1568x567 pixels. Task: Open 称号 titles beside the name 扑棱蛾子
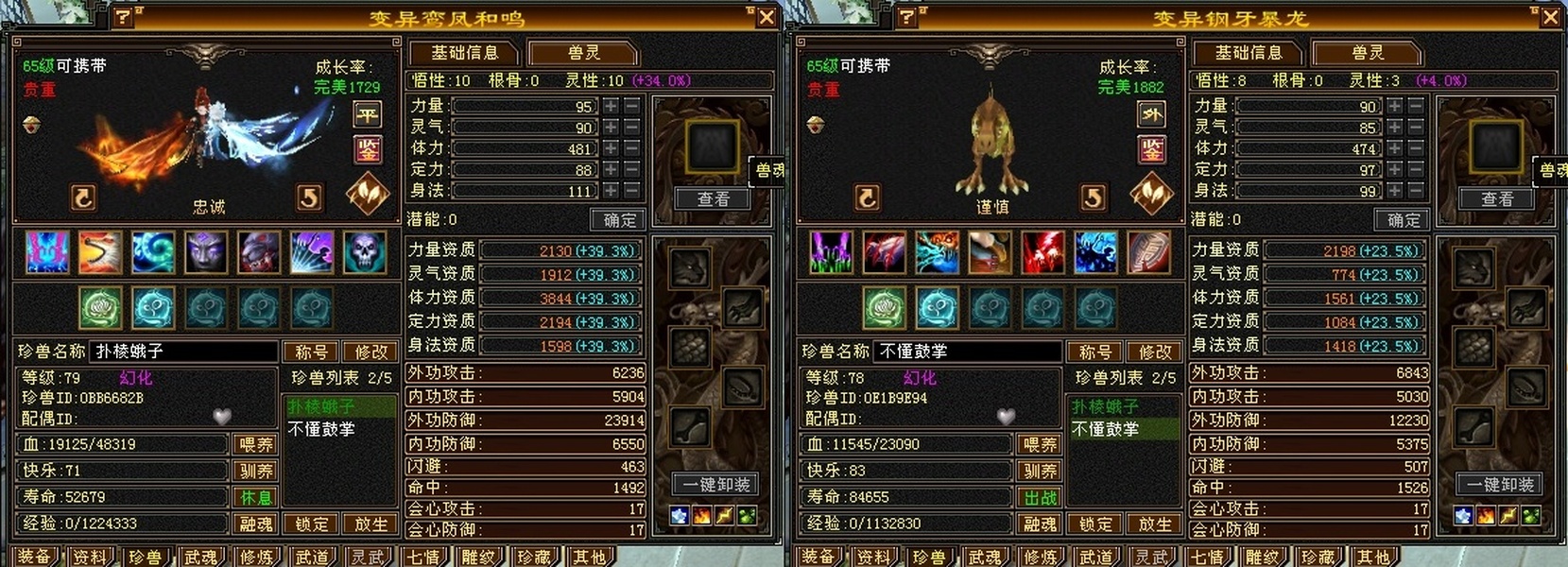[311, 352]
